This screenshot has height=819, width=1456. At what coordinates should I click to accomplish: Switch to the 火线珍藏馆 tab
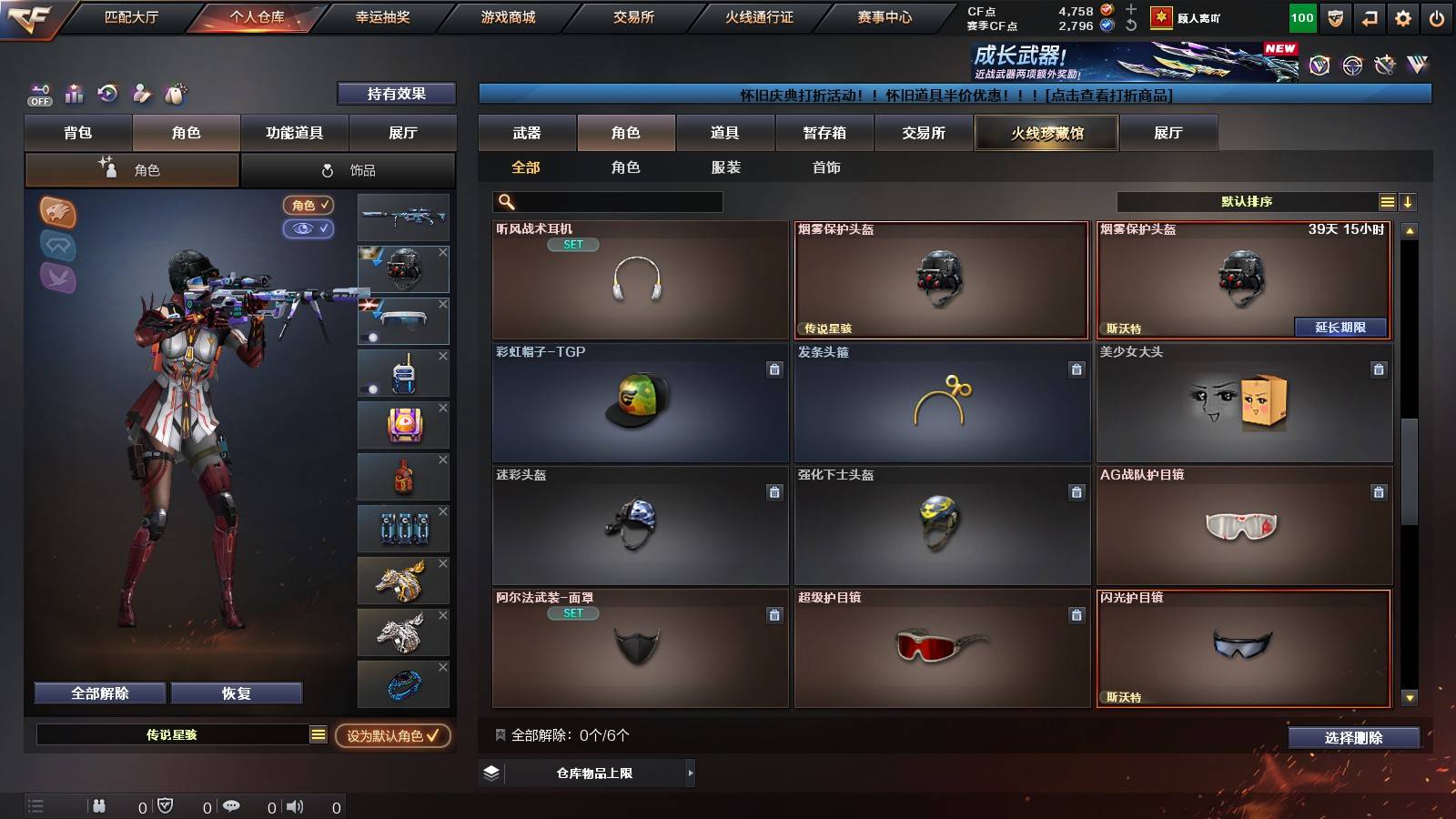(1046, 133)
